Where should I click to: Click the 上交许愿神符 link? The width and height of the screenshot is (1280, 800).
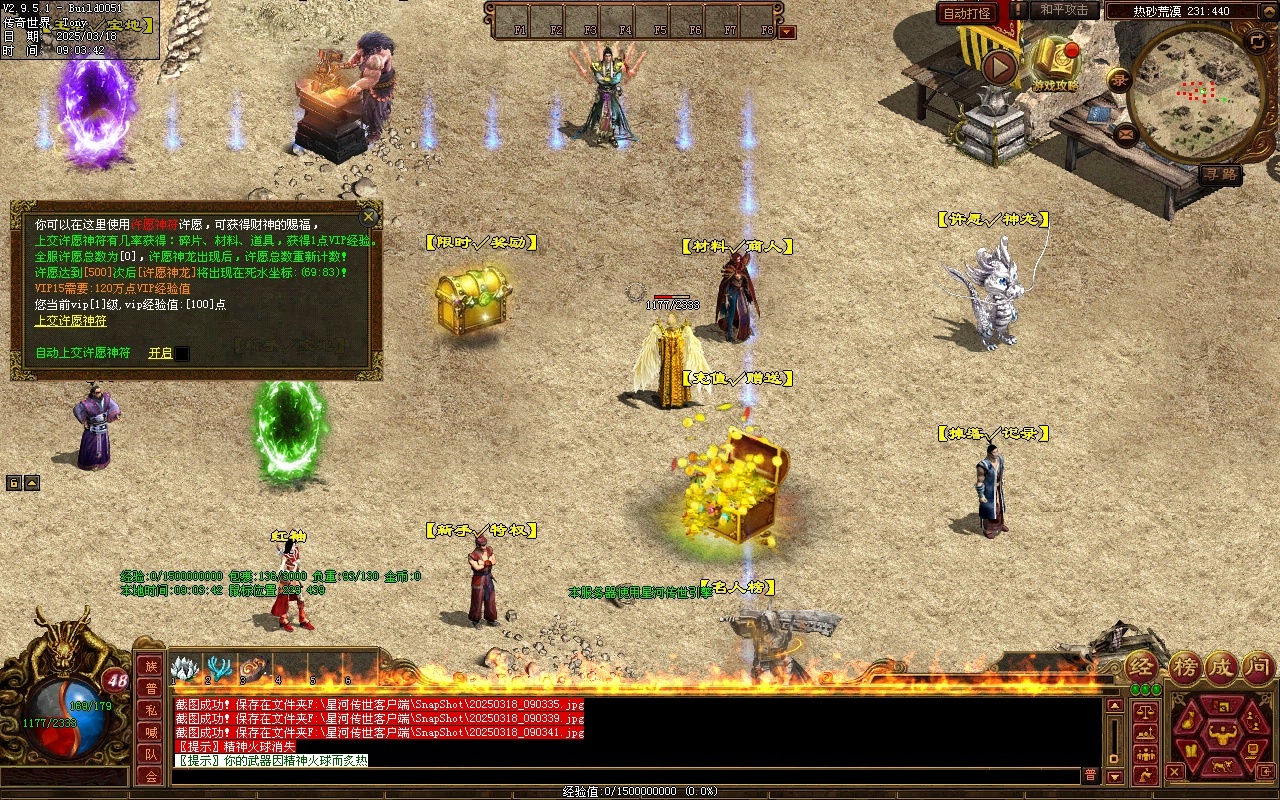[70, 321]
